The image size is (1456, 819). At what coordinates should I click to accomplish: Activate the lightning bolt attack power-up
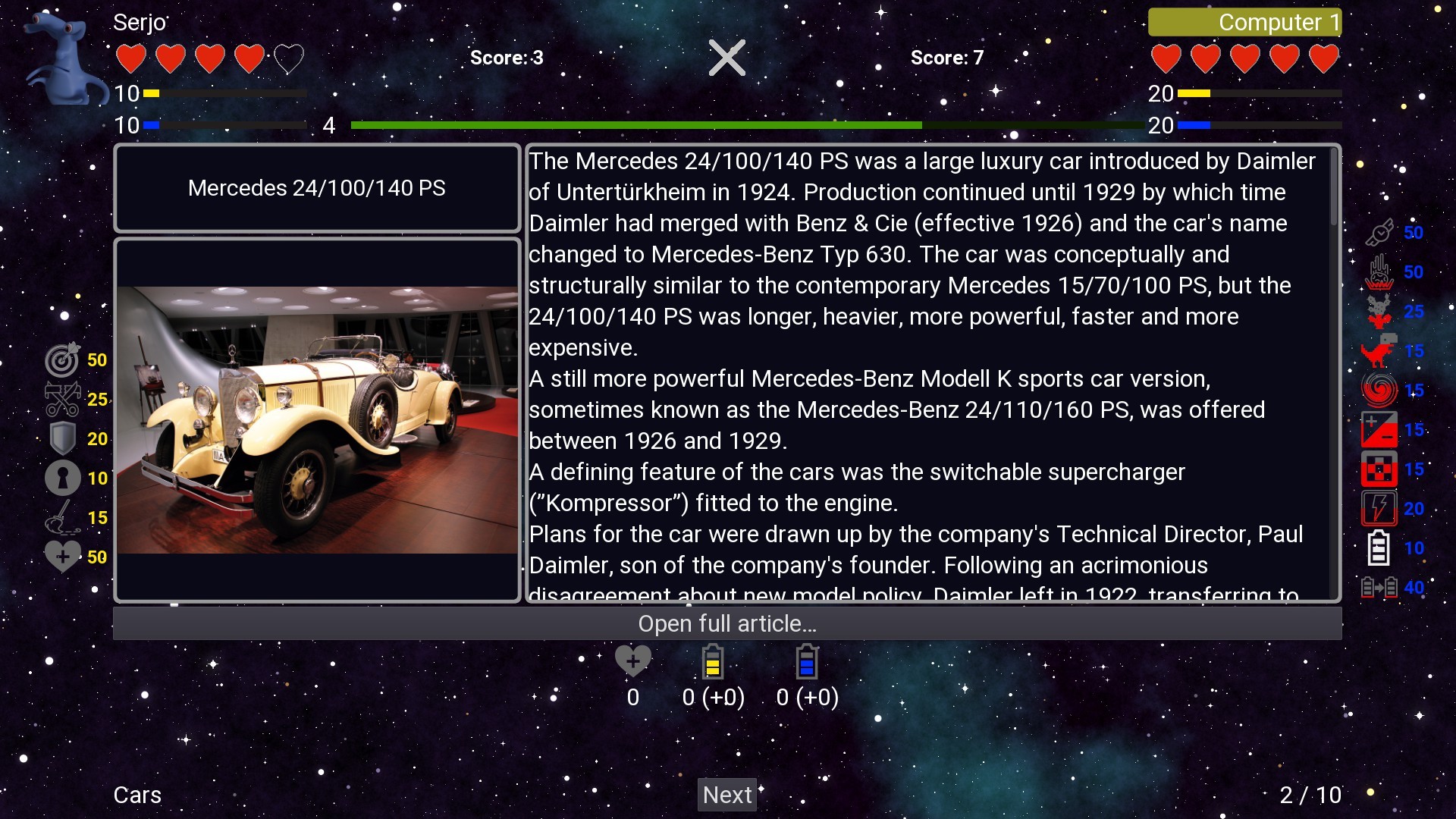(1379, 508)
